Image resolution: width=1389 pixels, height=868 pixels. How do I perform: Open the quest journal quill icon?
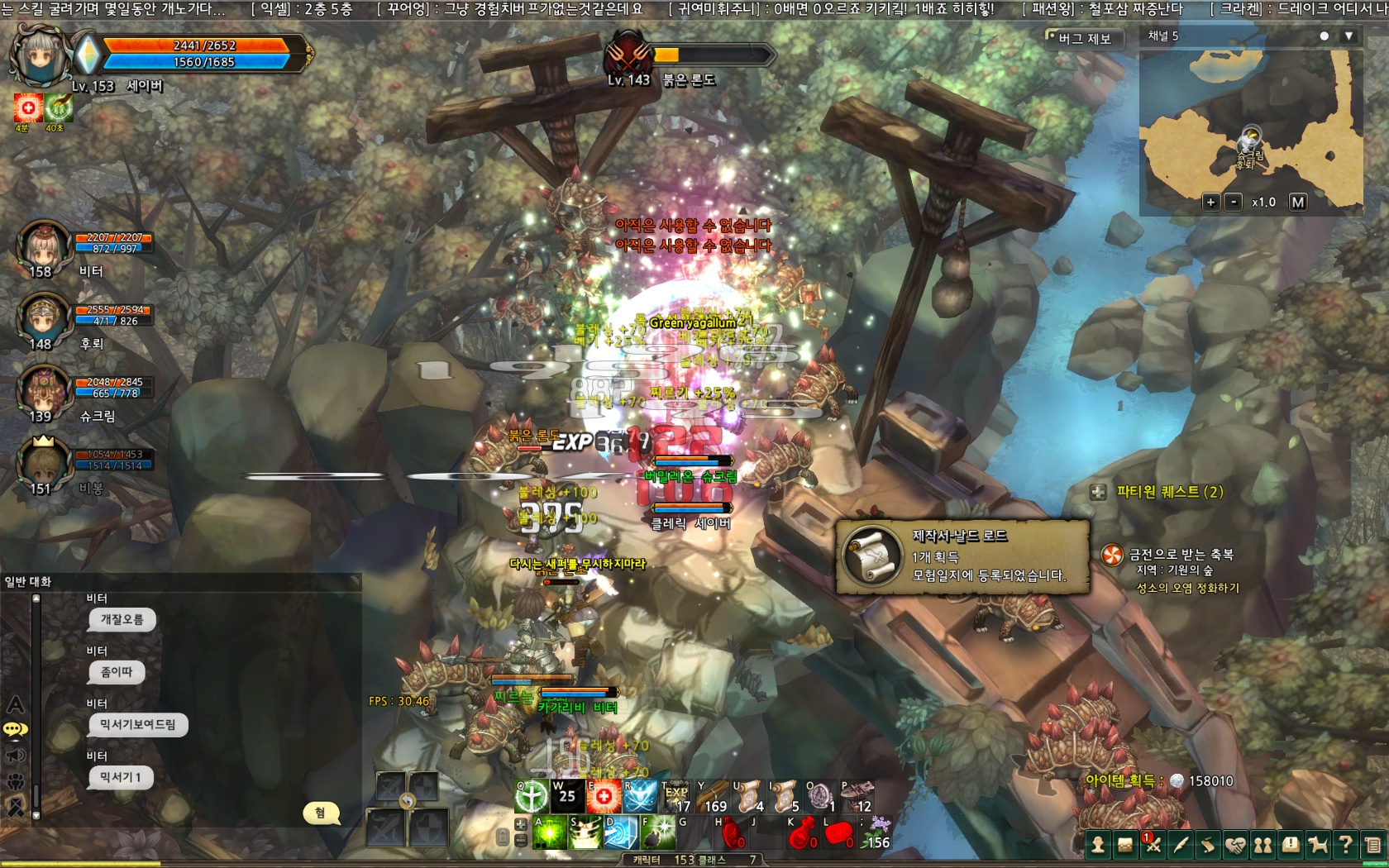tap(1182, 846)
